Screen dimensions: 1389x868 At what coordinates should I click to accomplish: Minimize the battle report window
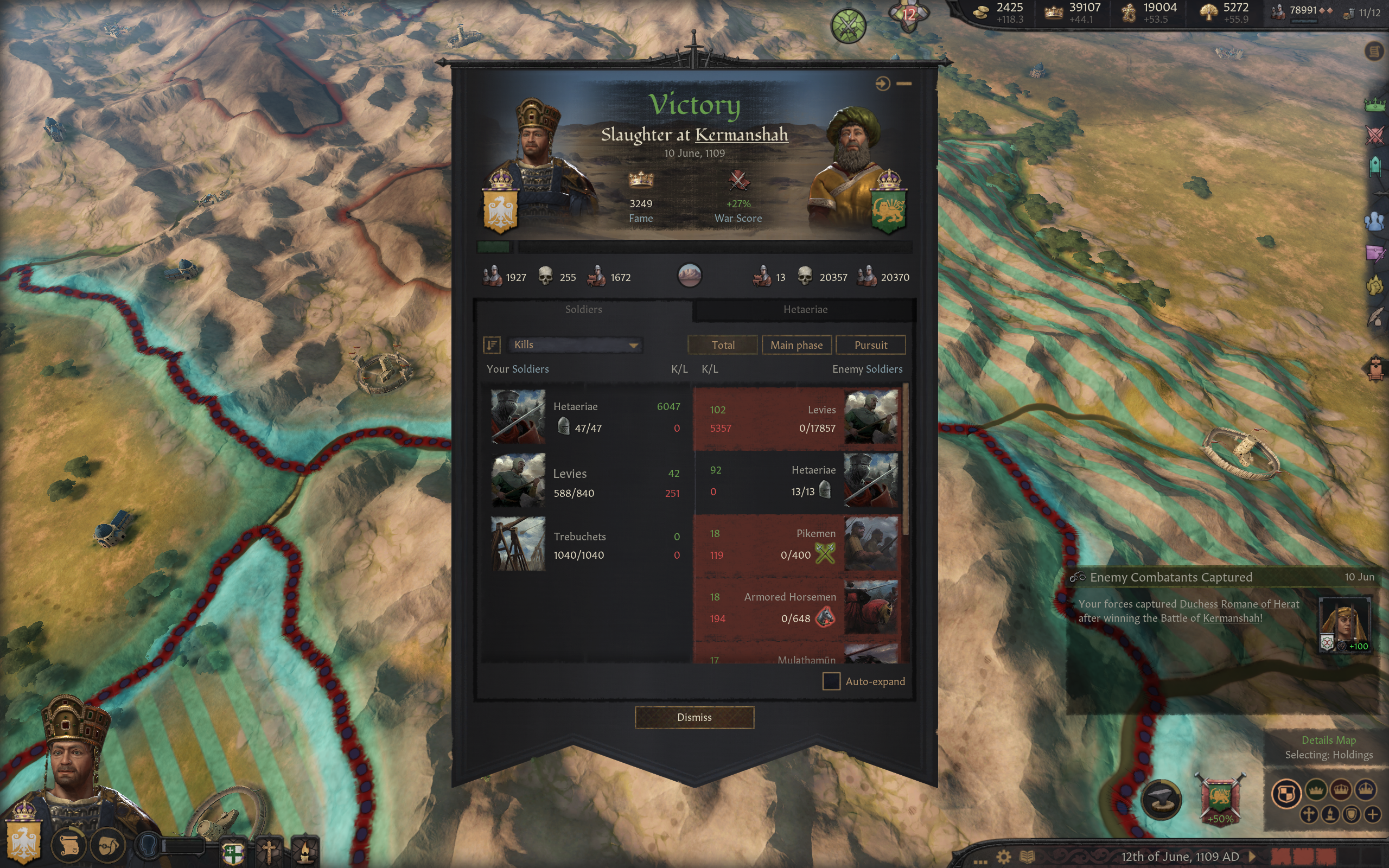tap(904, 84)
